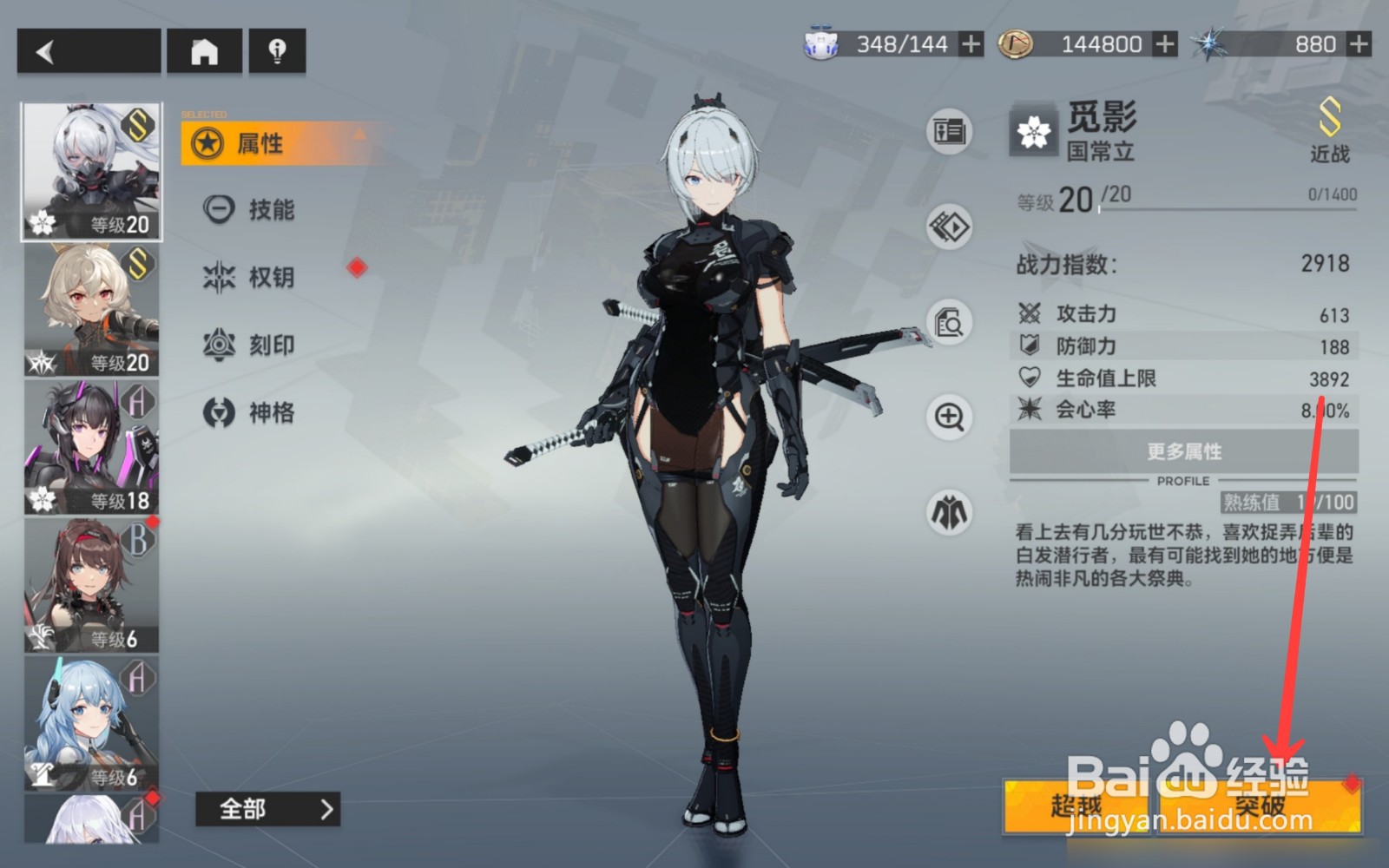The image size is (1389, 868).
Task: Click the plus next to stamina 348/144
Action: pyautogui.click(x=970, y=44)
